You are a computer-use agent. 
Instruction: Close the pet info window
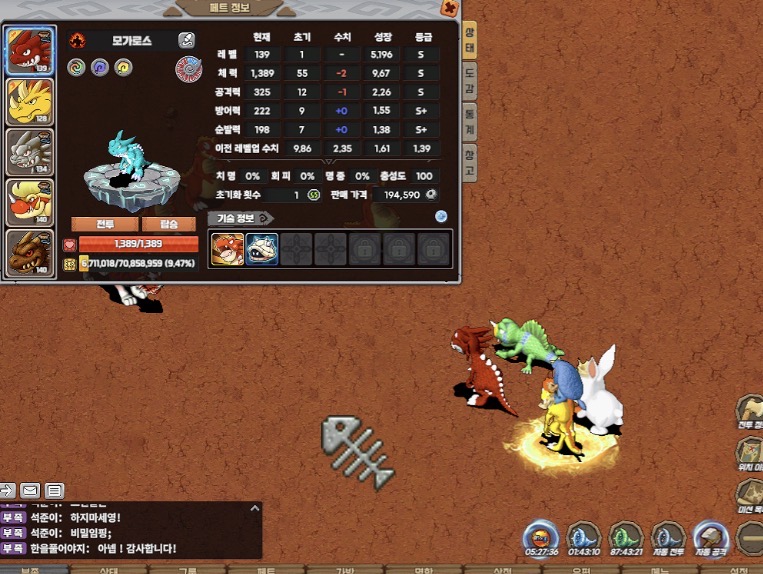[x=450, y=9]
